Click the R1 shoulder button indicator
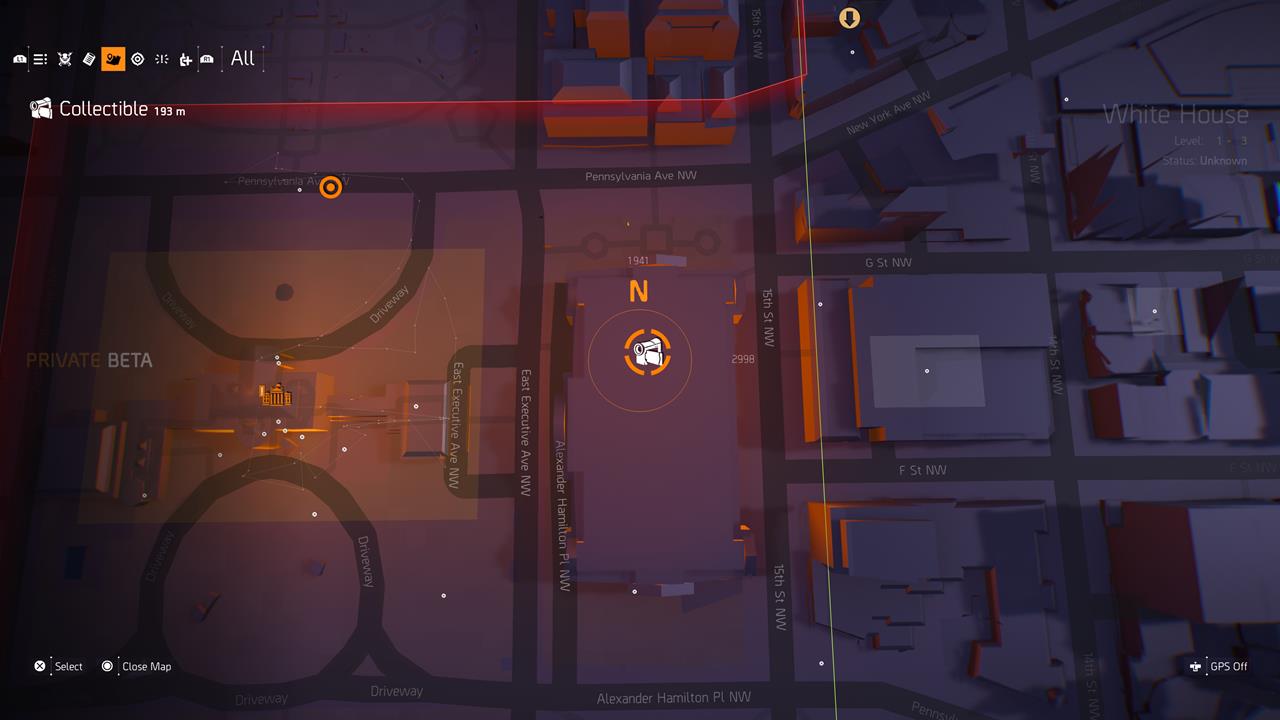1280x720 pixels. click(x=206, y=58)
